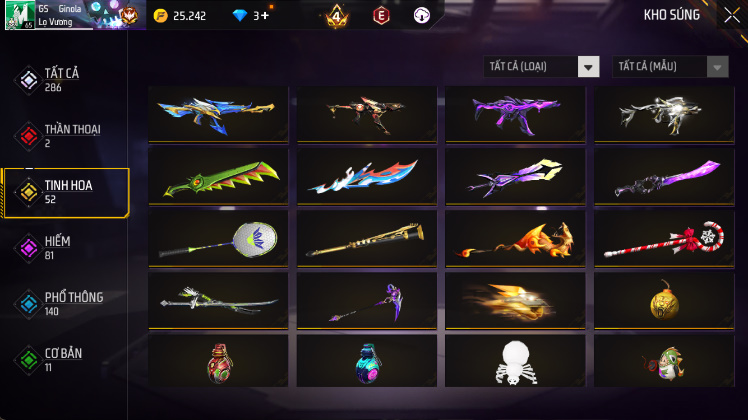Pick the purple scythe skin

click(x=367, y=300)
